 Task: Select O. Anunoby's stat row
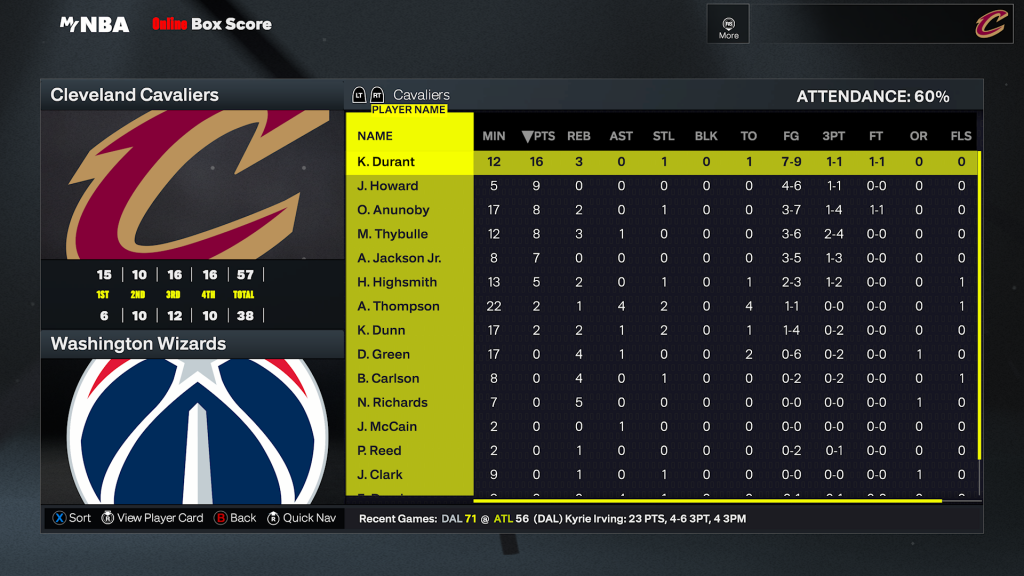click(393, 210)
